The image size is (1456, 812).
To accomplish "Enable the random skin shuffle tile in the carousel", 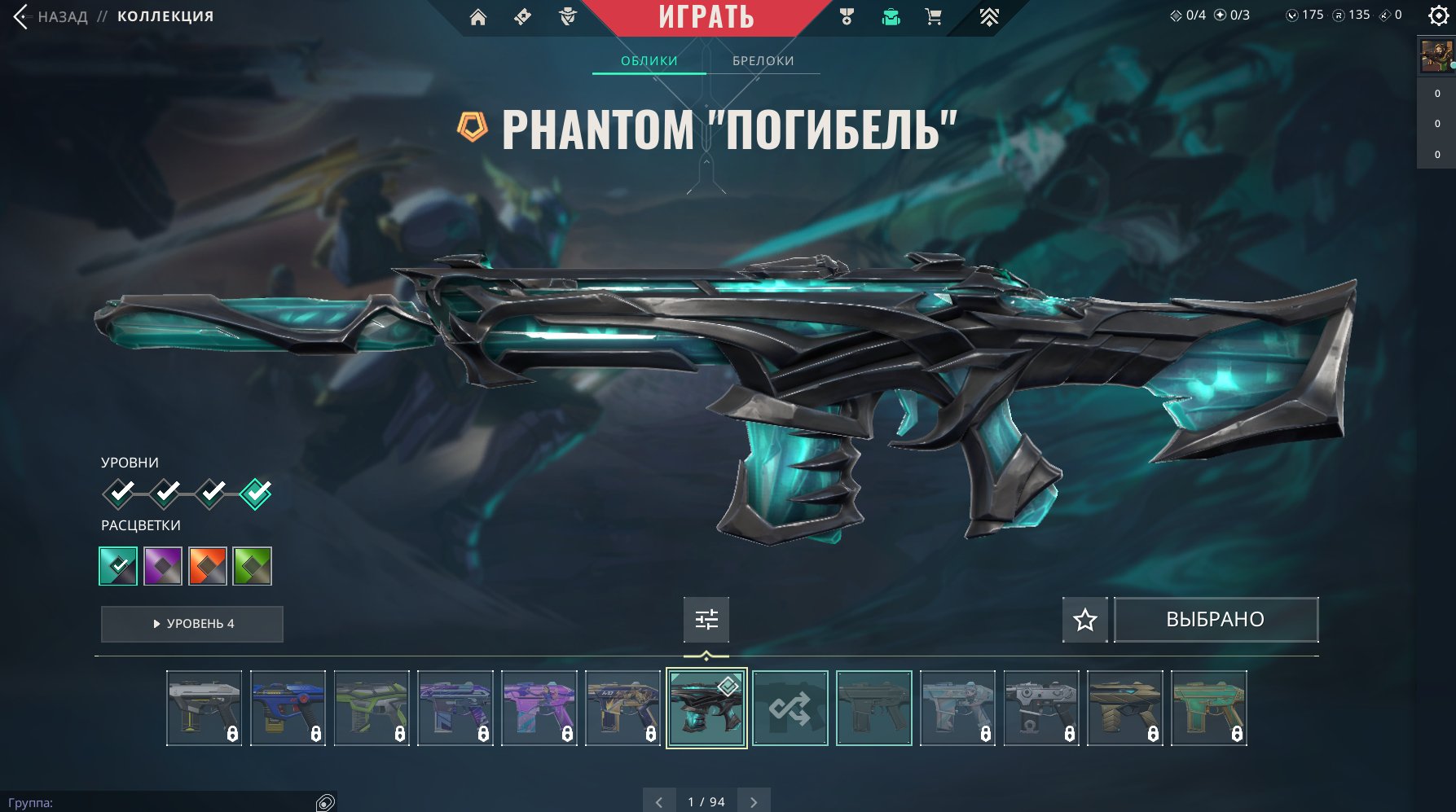I will pos(791,708).
